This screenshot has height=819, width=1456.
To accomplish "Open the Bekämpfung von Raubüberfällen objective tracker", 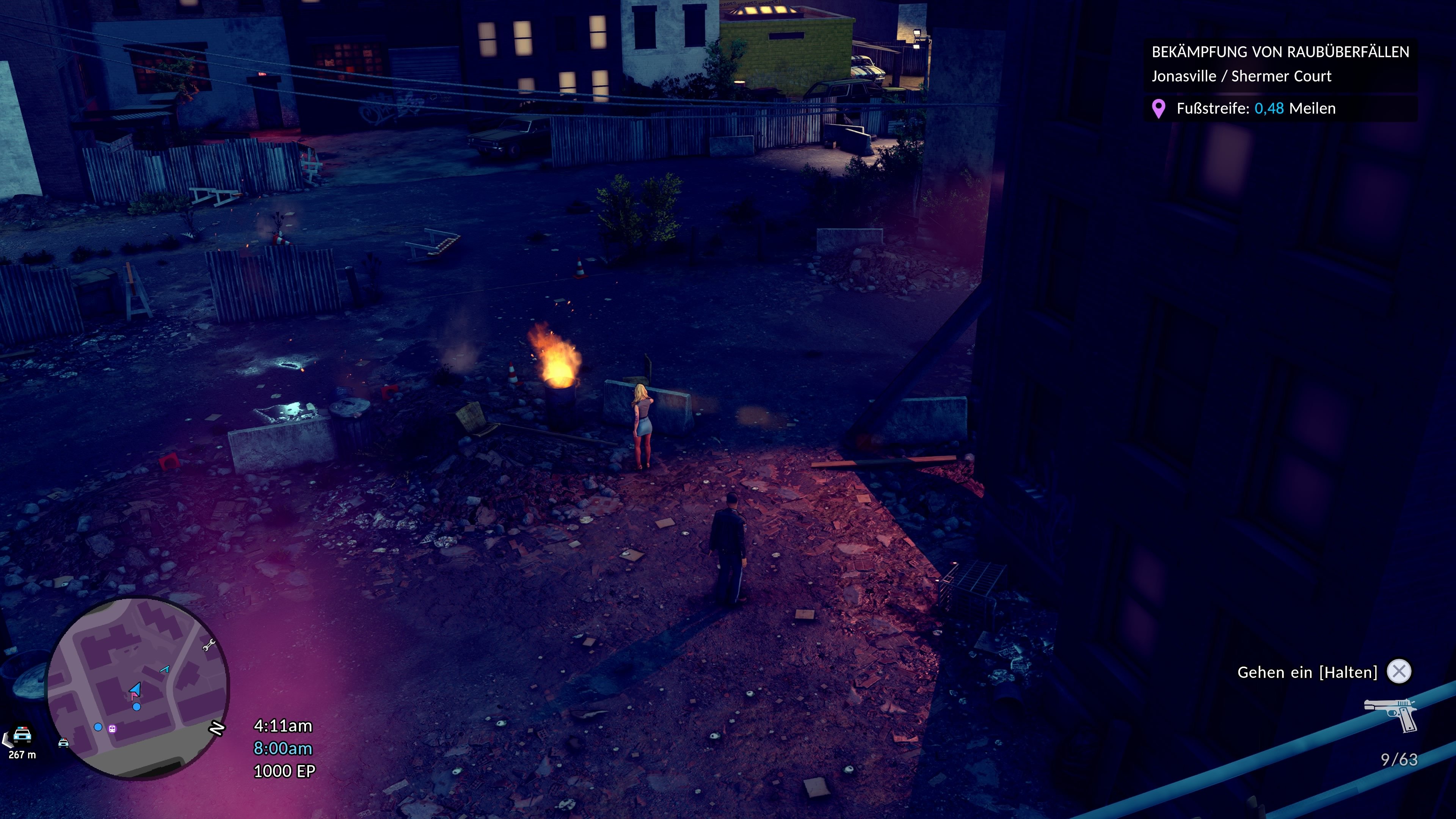I will pyautogui.click(x=1280, y=64).
